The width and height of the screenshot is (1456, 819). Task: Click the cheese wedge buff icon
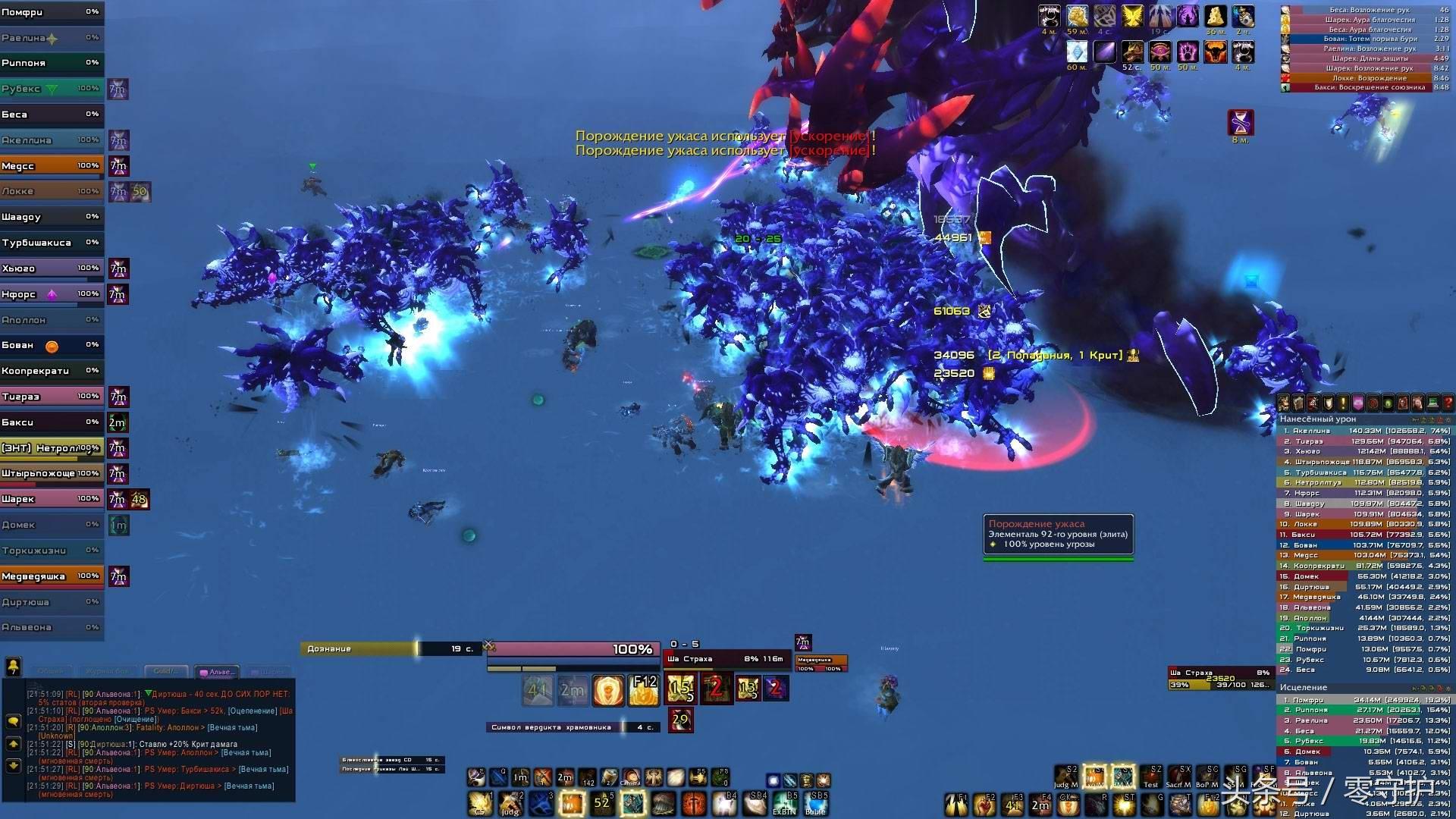pyautogui.click(x=1216, y=16)
